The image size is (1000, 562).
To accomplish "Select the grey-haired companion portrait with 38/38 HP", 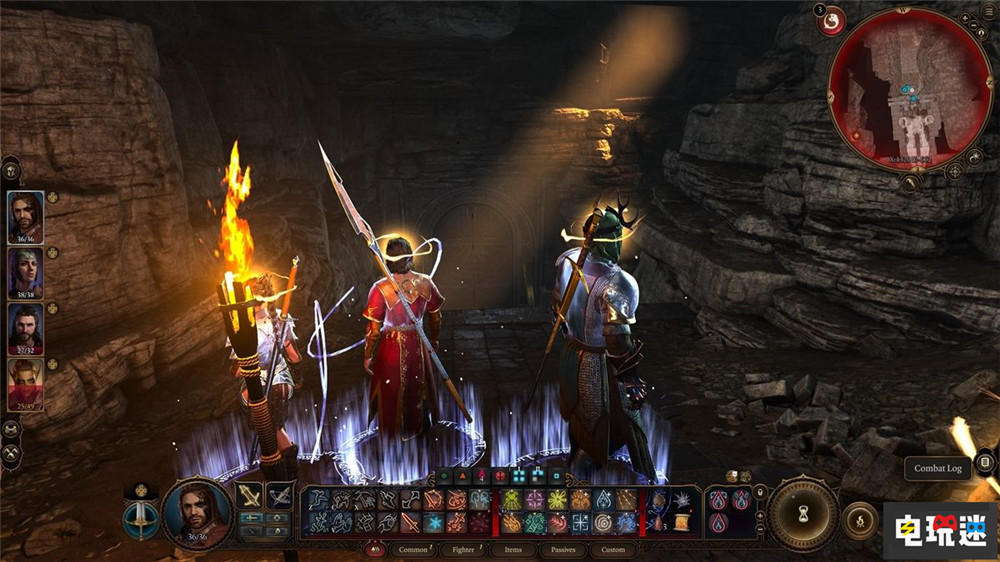I will pyautogui.click(x=26, y=271).
